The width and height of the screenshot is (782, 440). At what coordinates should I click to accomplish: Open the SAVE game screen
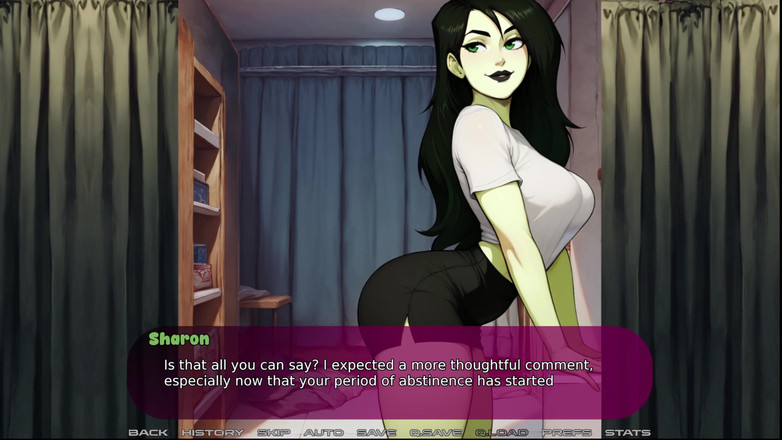(376, 432)
